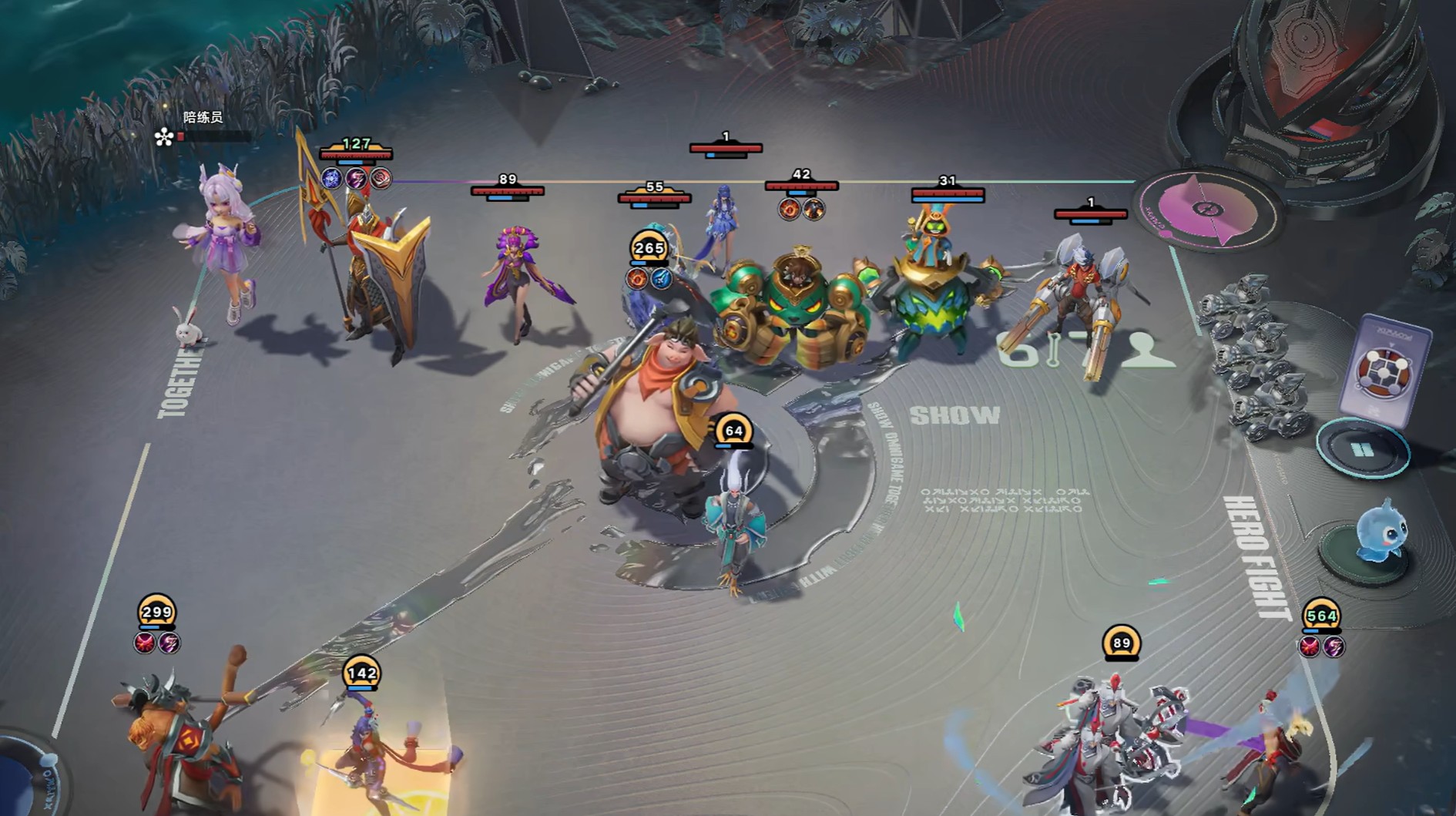Click the blue orb item under the 127 unit

pyautogui.click(x=331, y=179)
